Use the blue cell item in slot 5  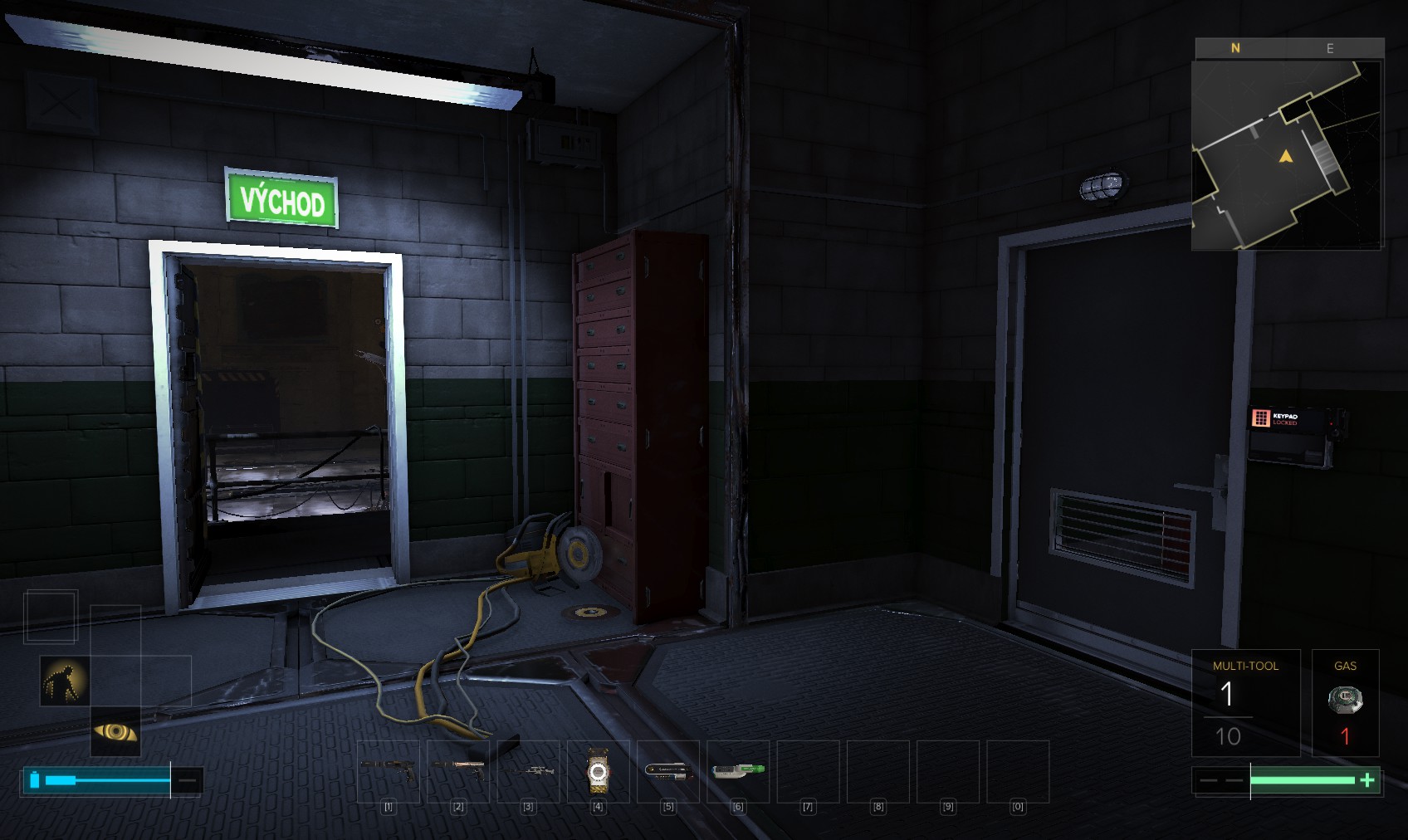(667, 771)
